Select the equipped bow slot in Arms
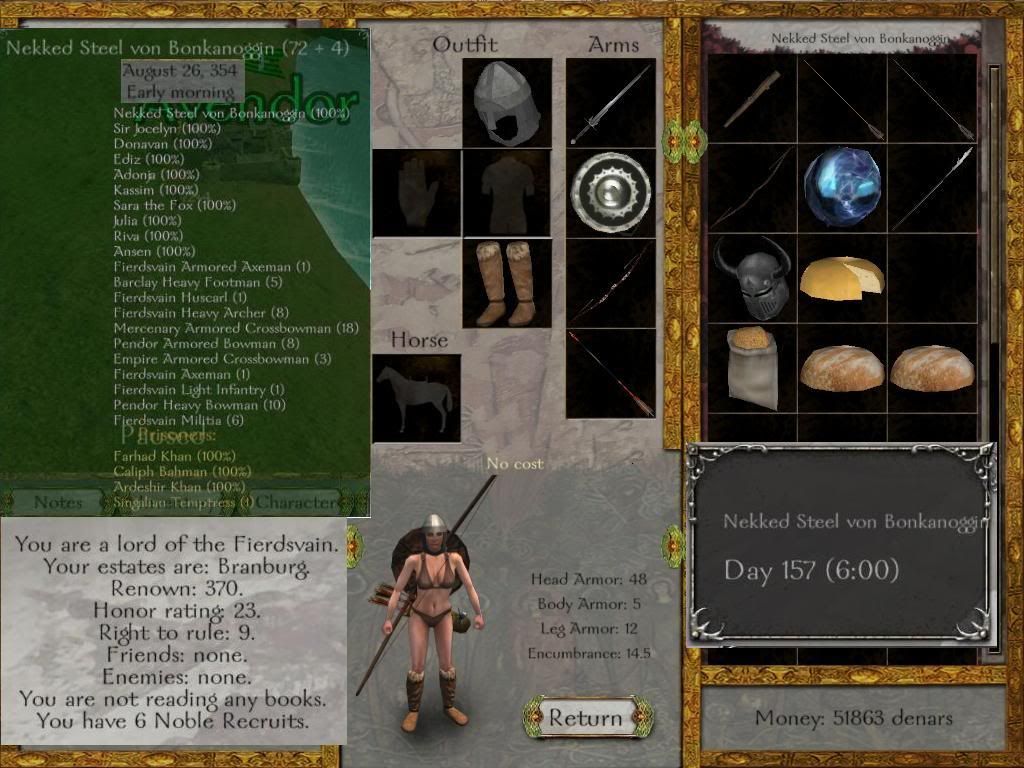Screen dimensions: 1024x768 611,283
